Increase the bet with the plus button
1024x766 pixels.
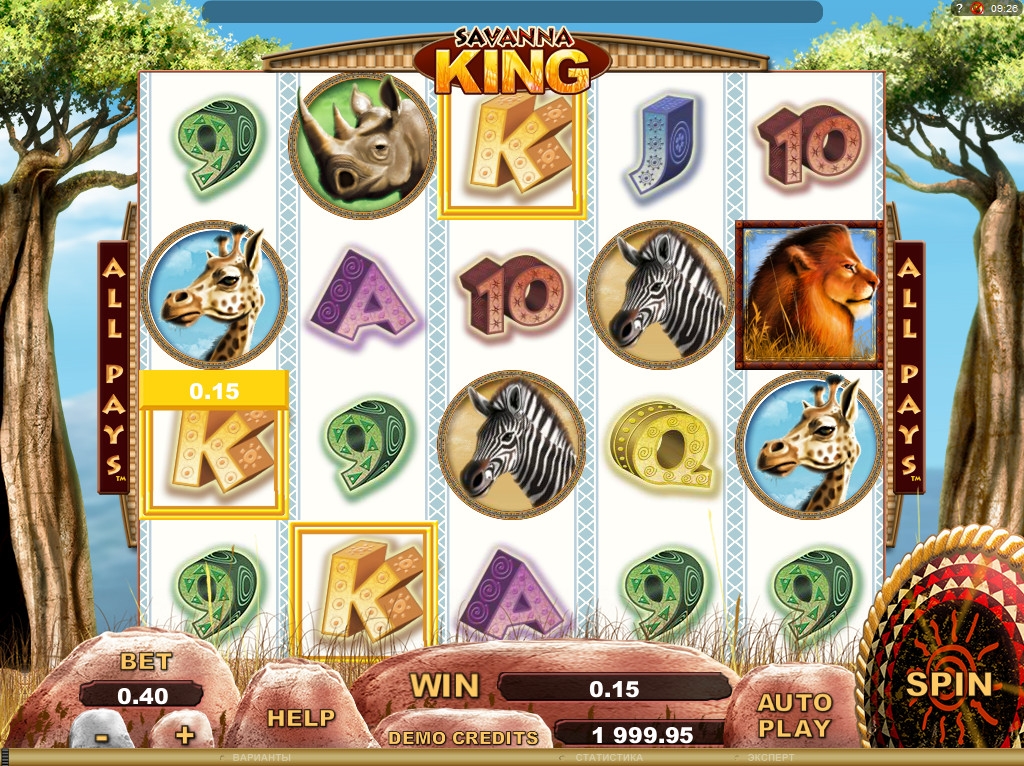click(x=184, y=735)
